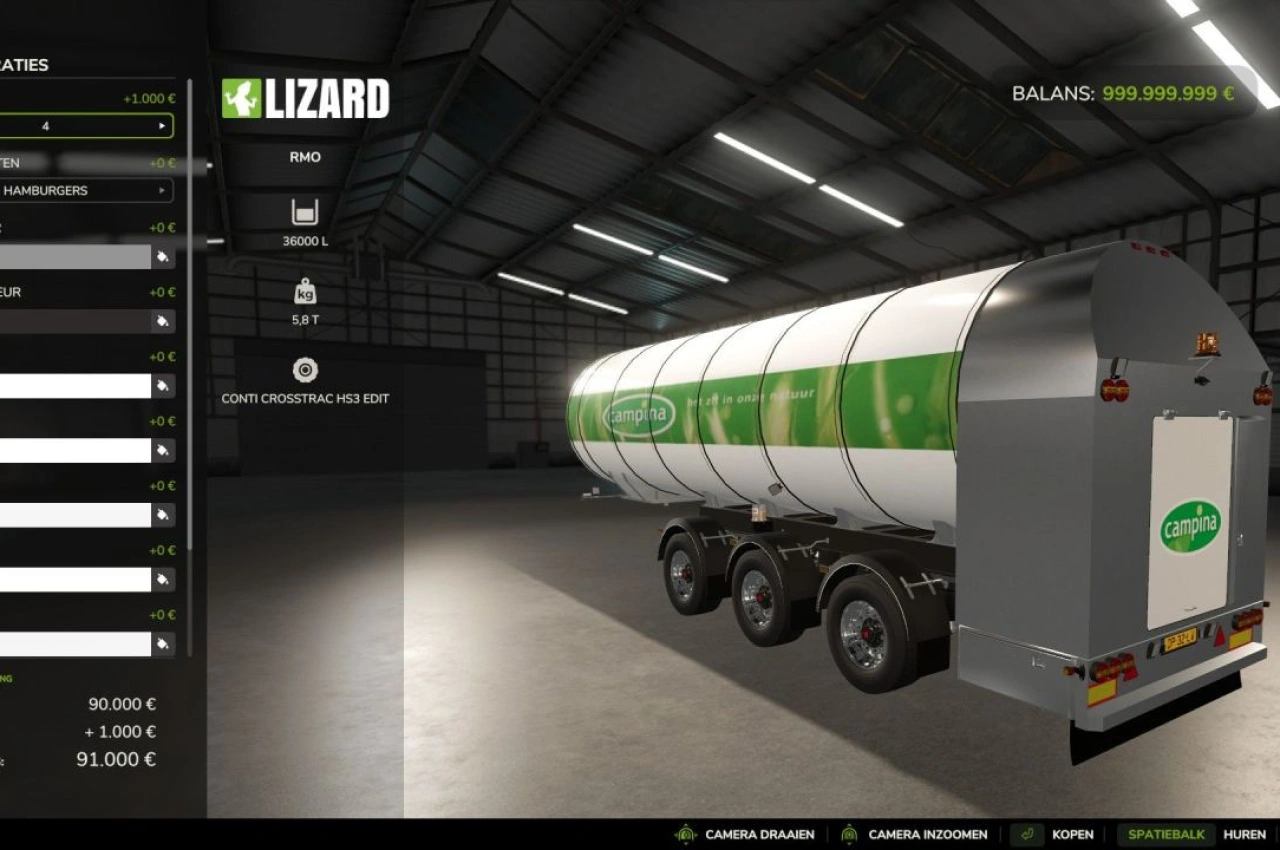
Task: Click the arrow on the HAMBURGERS selector
Action: coord(162,190)
